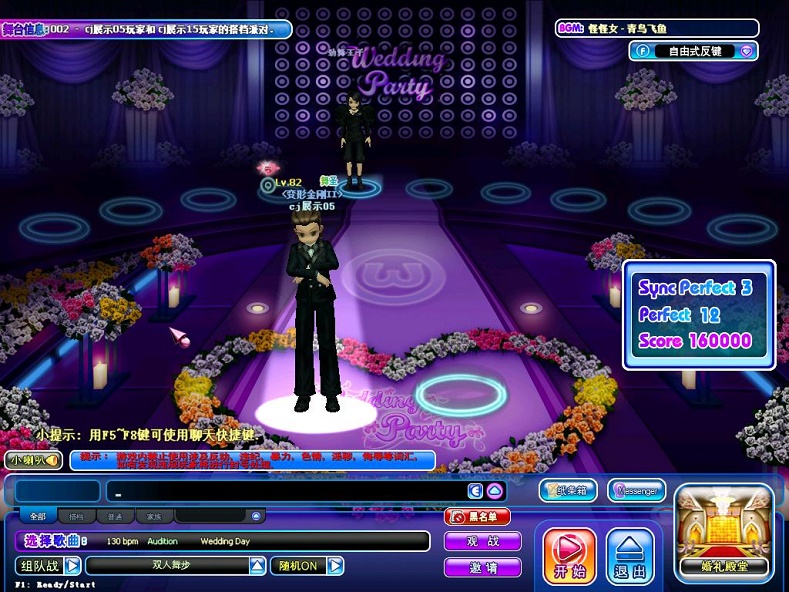
Task: Exit the room with 退出 button
Action: 630,556
